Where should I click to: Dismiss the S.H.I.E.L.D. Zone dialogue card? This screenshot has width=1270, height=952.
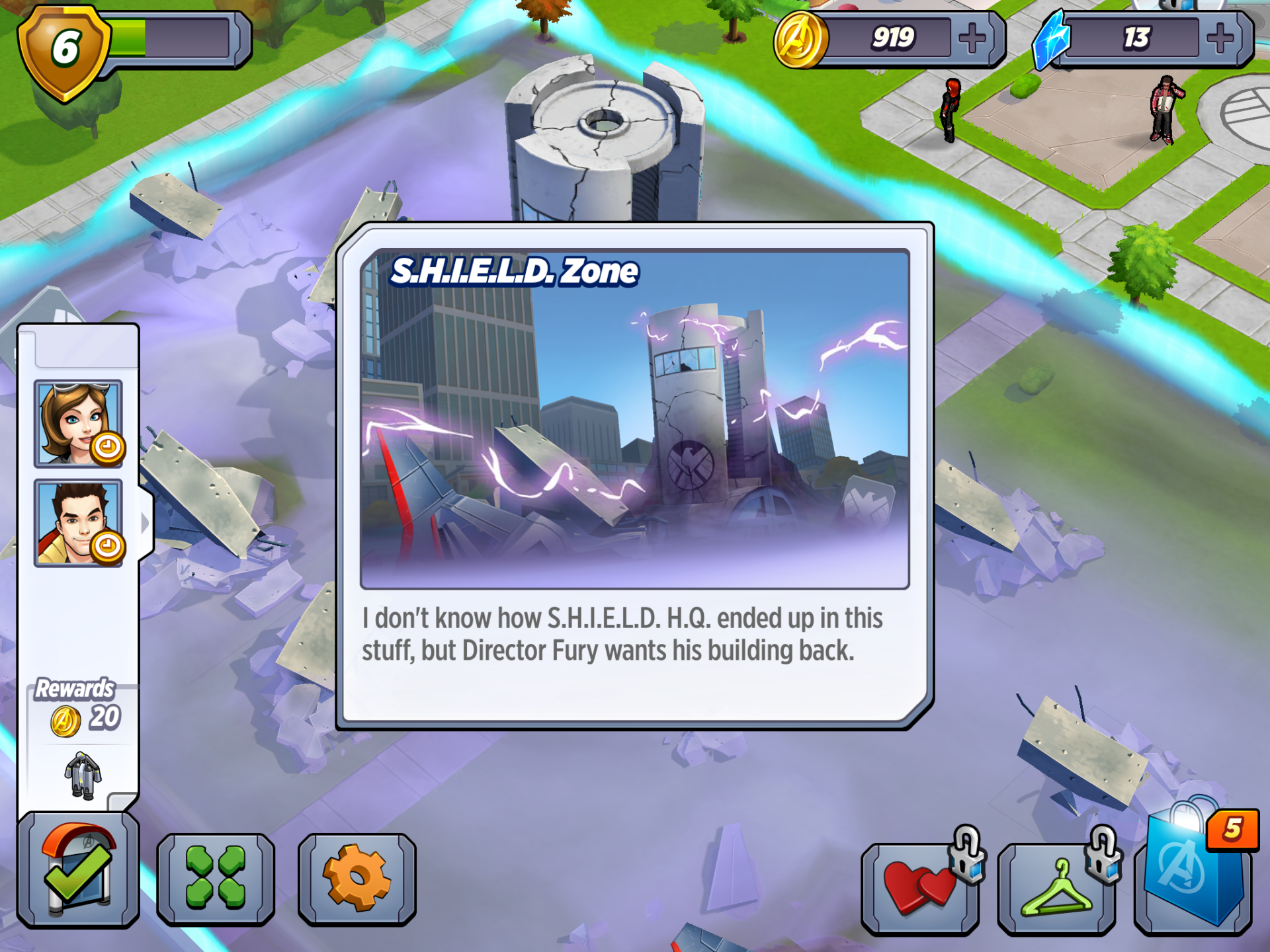635,476
